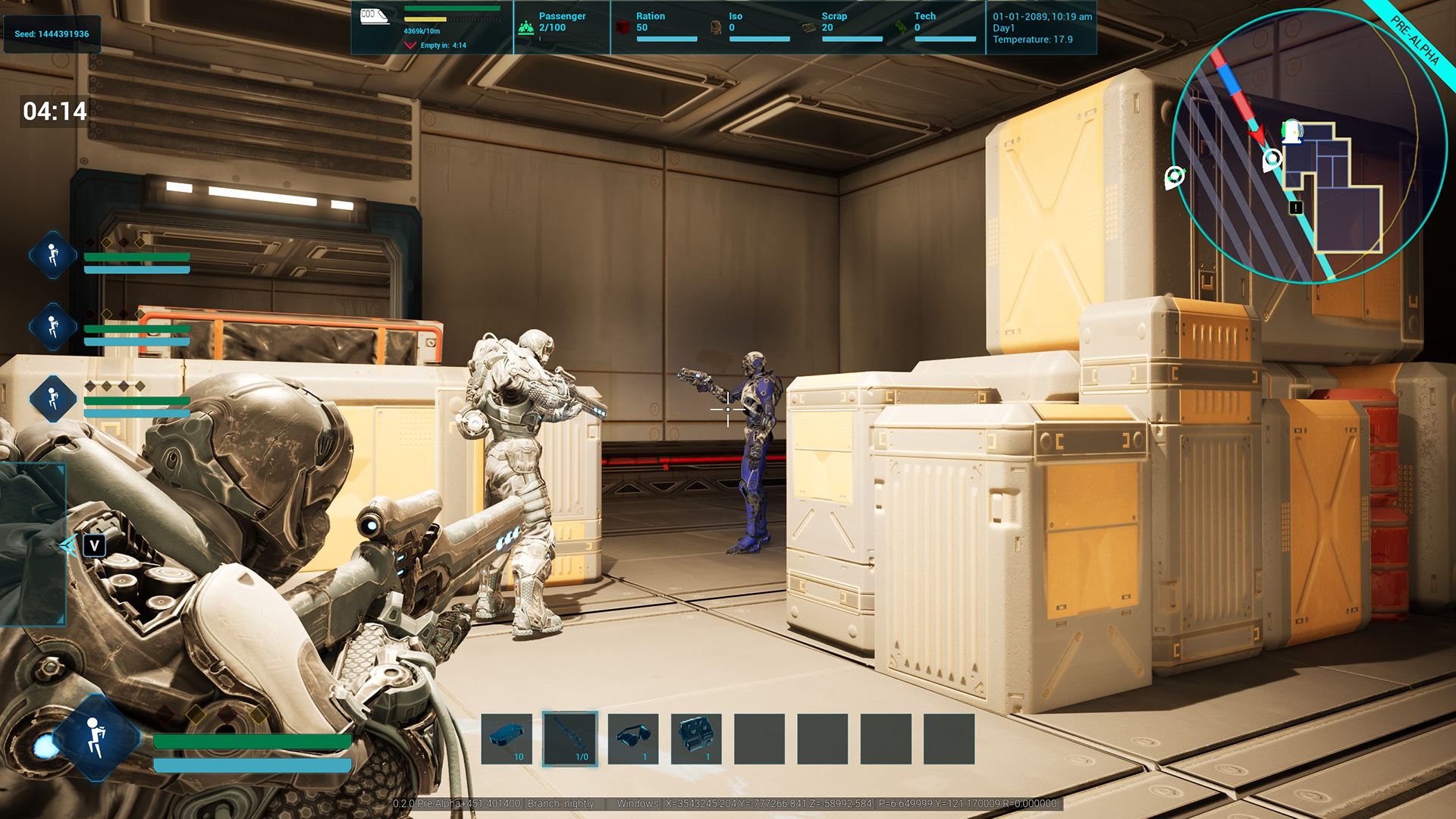Click the green Passenger icon
This screenshot has width=1456, height=819.
(x=526, y=27)
